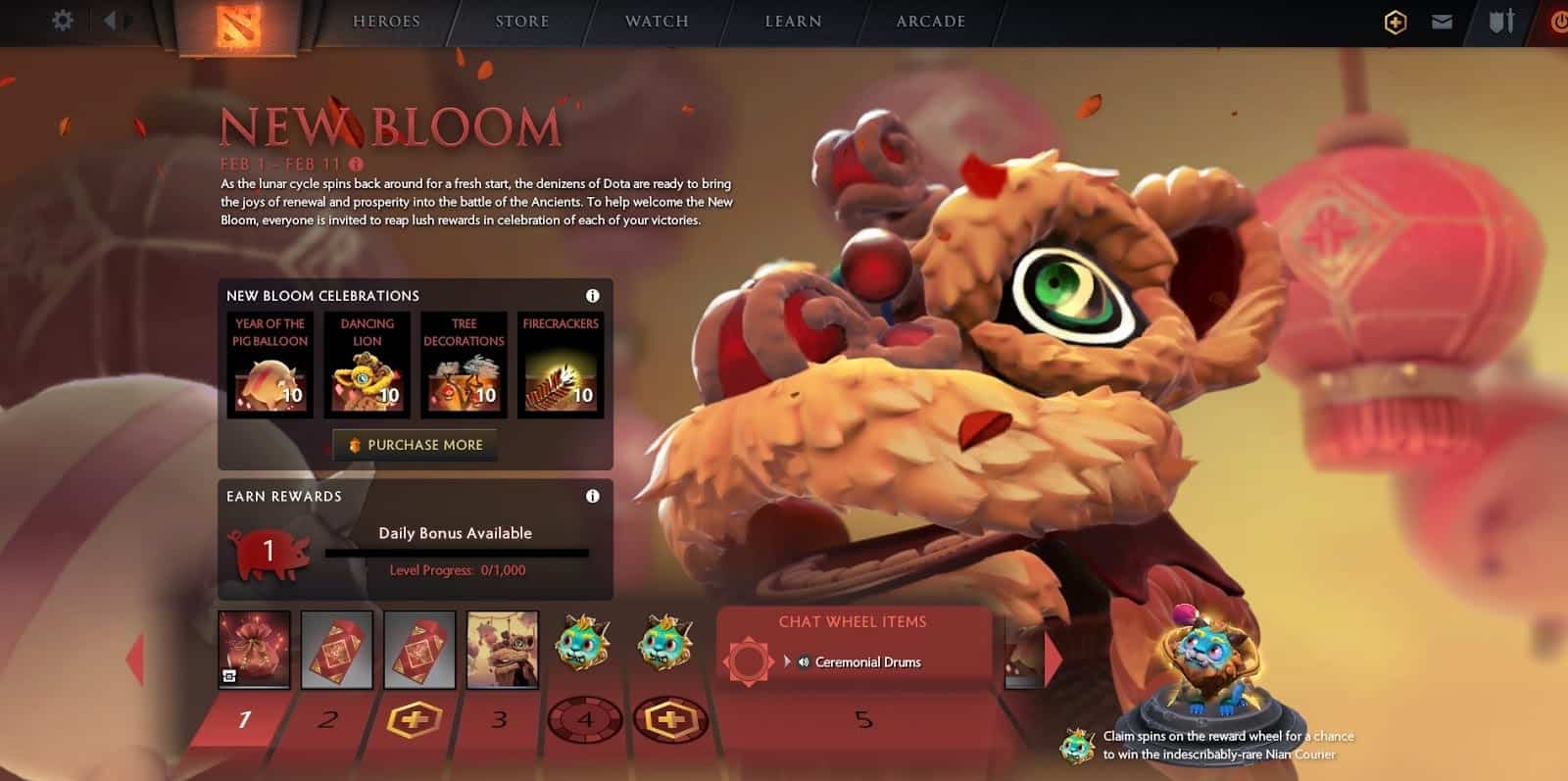This screenshot has width=1568, height=781.
Task: Switch to the HEROES menu tab
Action: tap(386, 20)
